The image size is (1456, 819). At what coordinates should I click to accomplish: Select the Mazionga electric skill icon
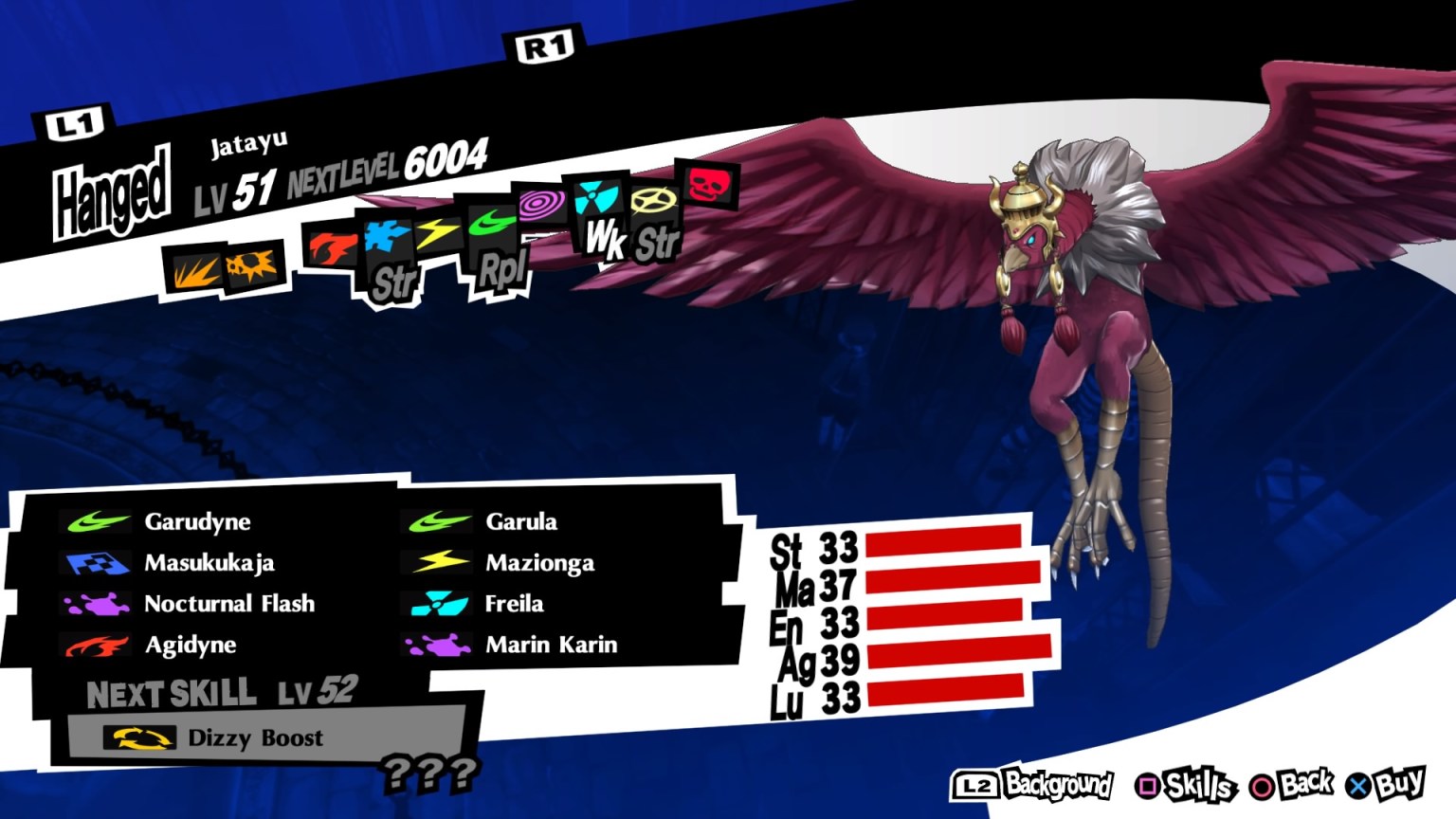pos(438,562)
